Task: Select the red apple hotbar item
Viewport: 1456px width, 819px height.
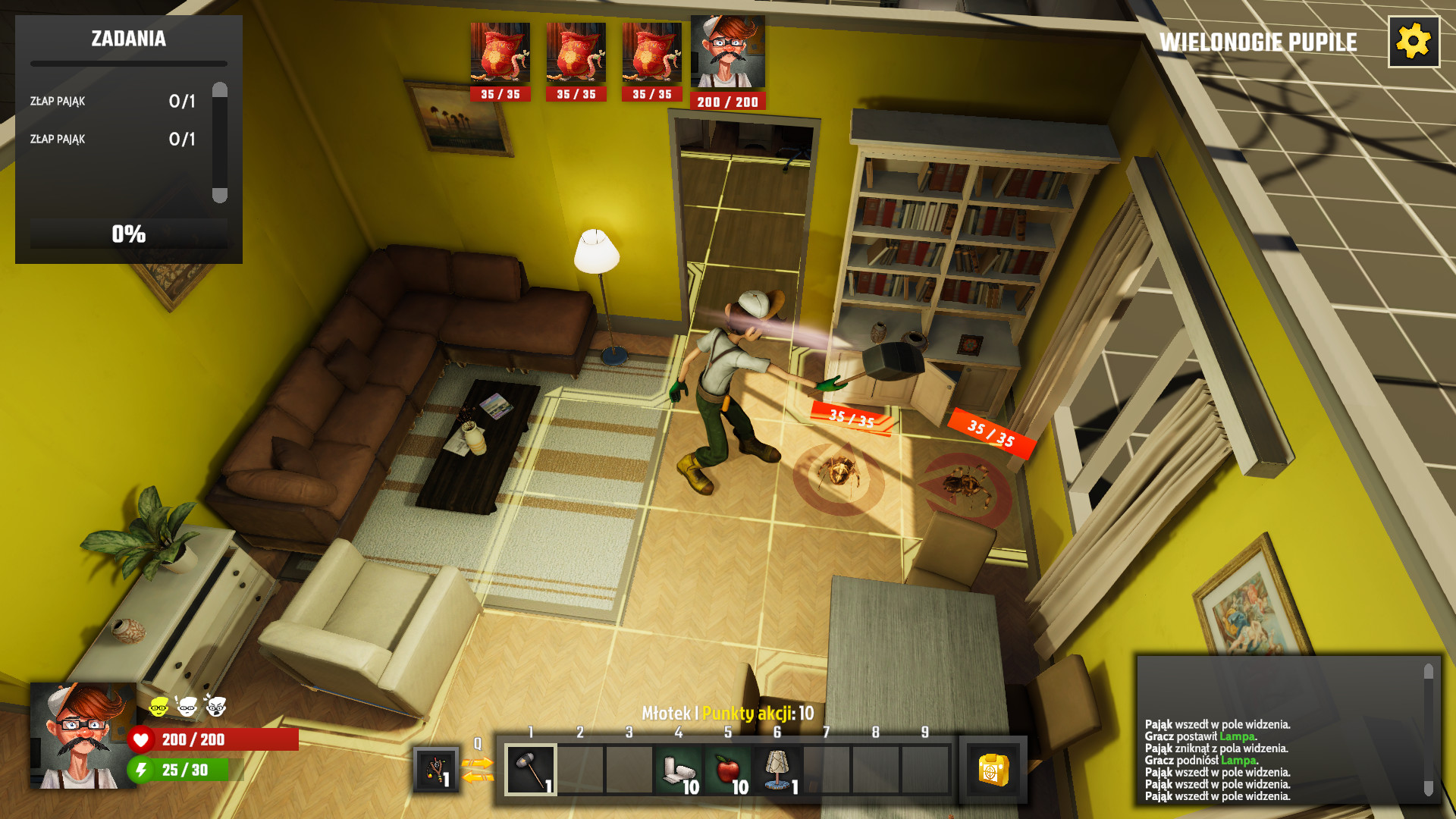Action: (x=728, y=770)
